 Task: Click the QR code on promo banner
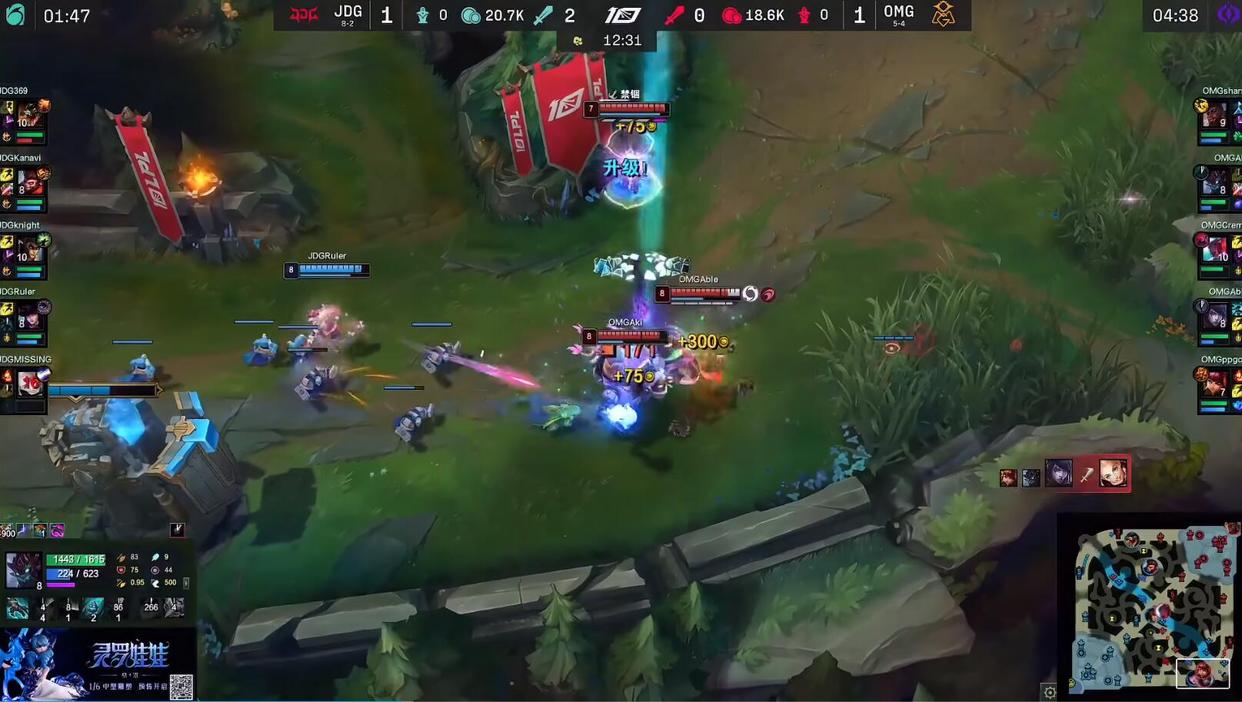[x=181, y=686]
